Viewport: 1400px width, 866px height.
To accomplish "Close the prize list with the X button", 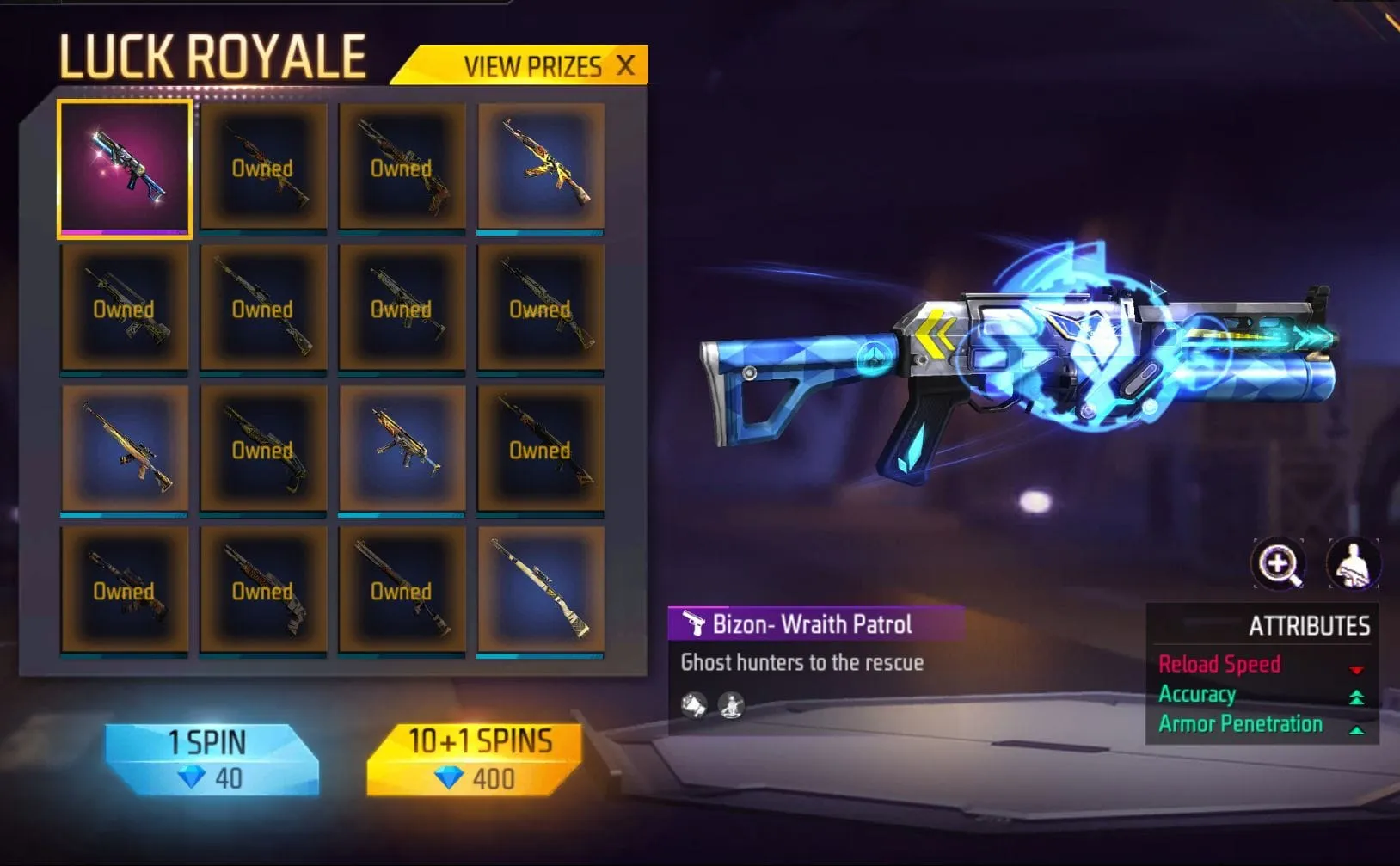I will click(x=627, y=65).
